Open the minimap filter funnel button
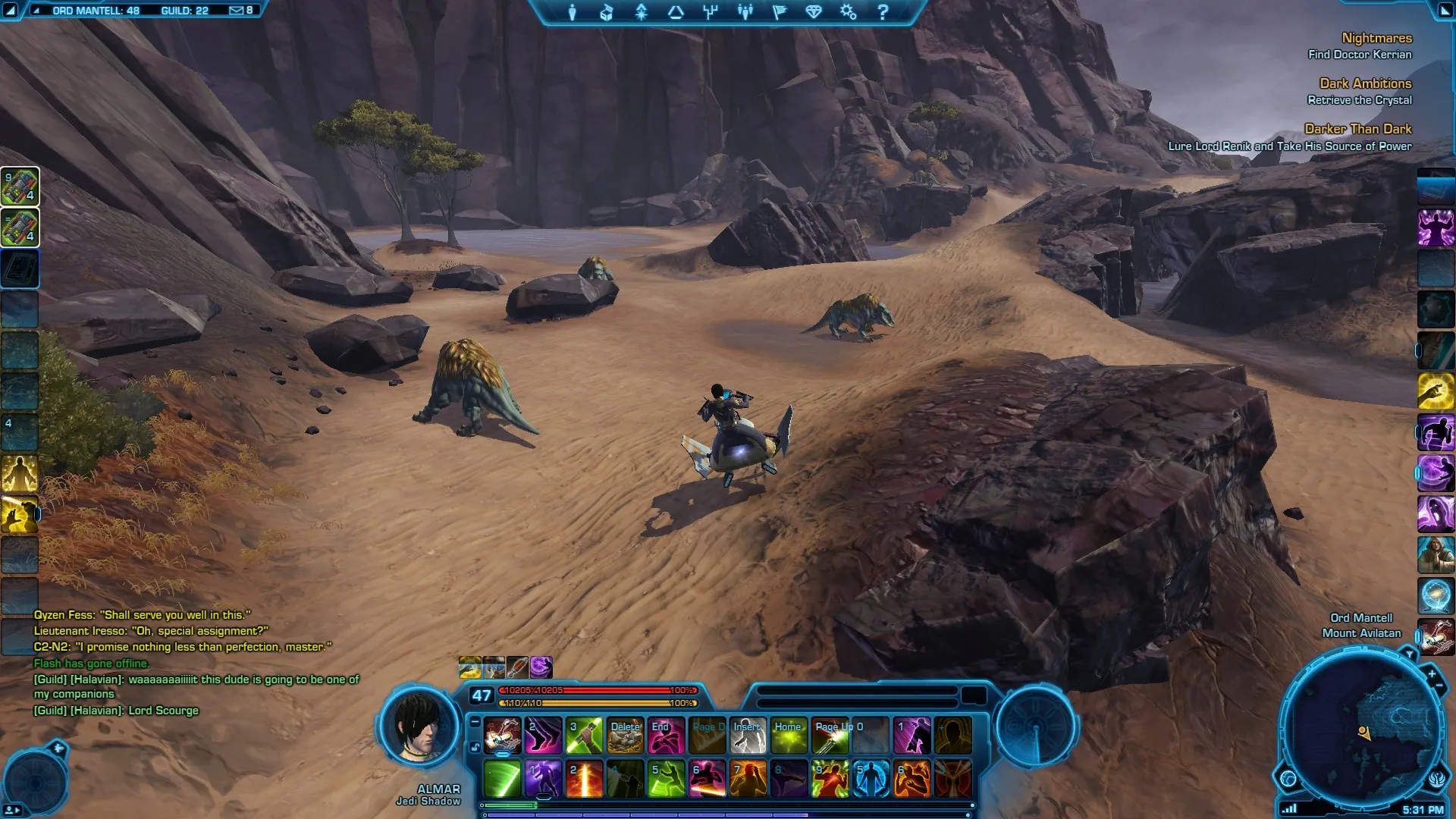This screenshot has height=819, width=1456. pyautogui.click(x=1409, y=654)
